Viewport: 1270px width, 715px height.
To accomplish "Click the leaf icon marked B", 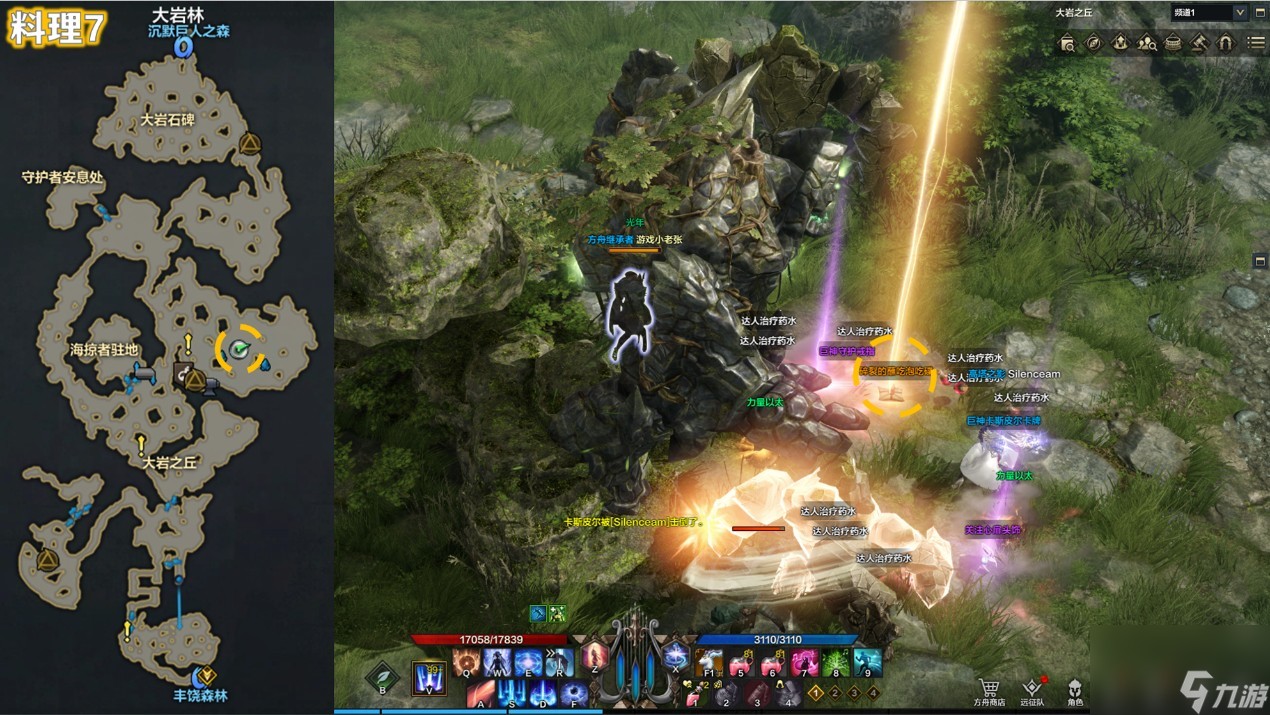I will (x=381, y=677).
